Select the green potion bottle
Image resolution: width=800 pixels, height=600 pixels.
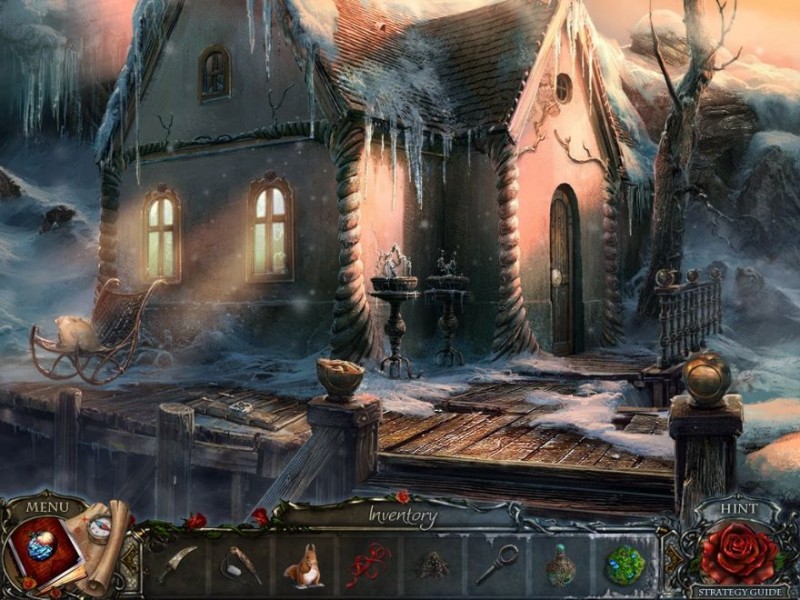point(560,566)
